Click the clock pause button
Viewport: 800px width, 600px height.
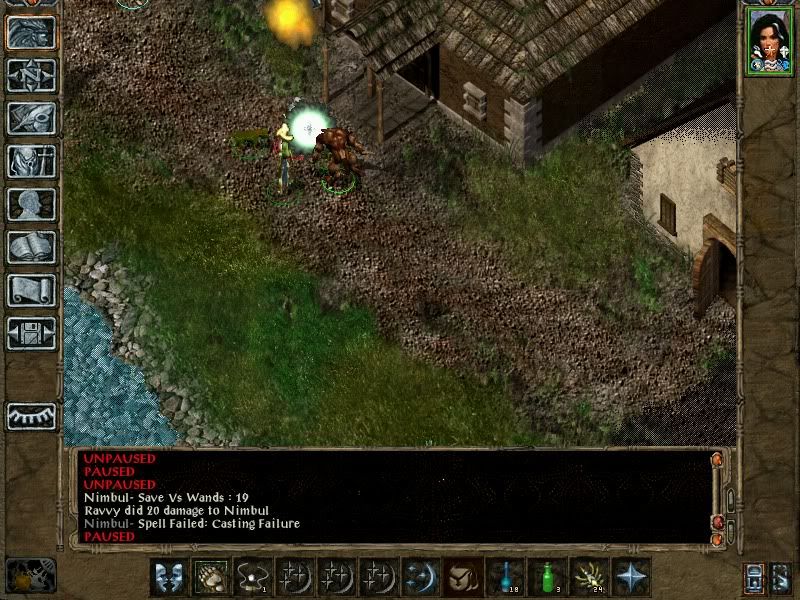(31, 576)
